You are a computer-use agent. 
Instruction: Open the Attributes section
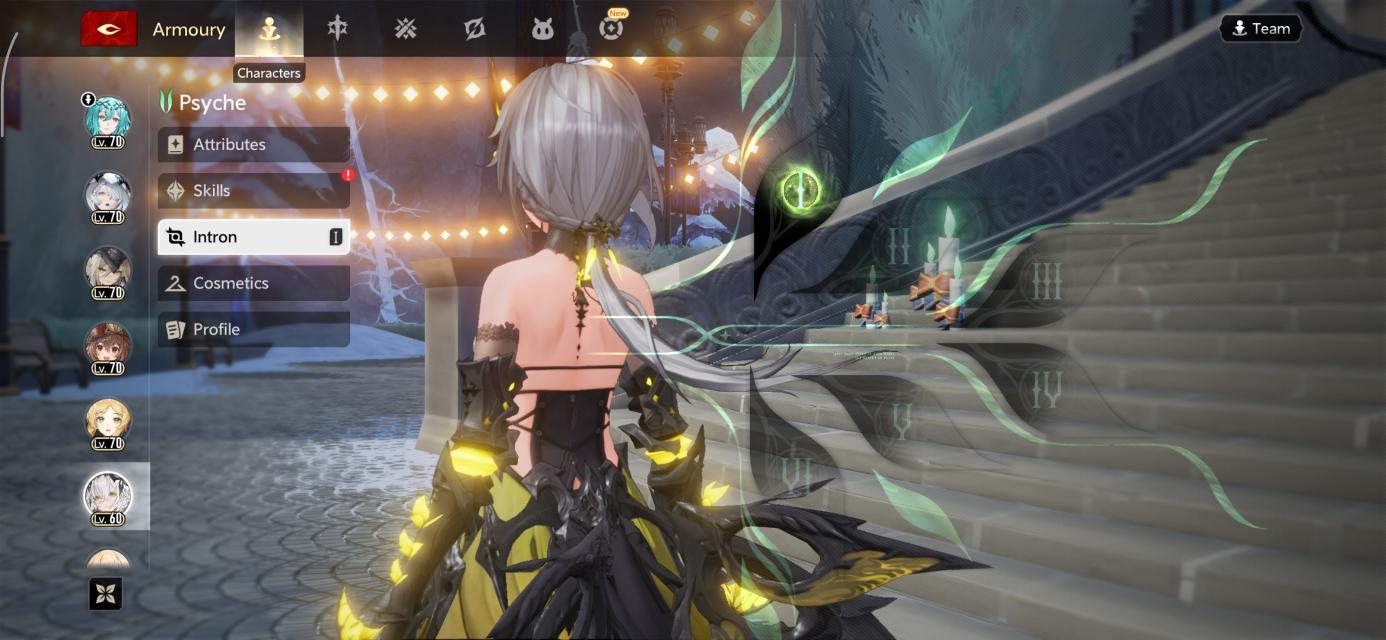[x=253, y=144]
